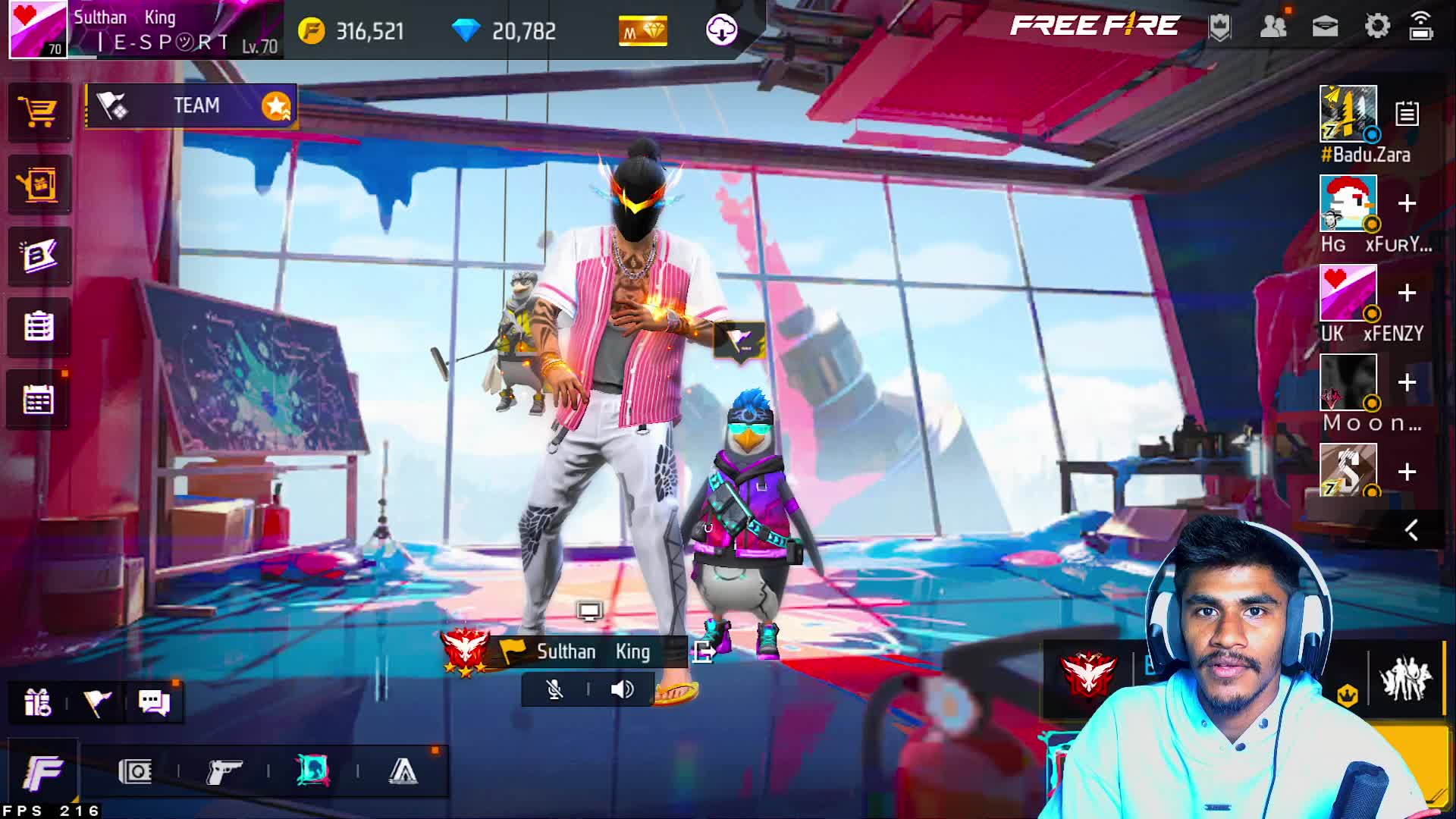Open the character portrait icon
The height and width of the screenshot is (819, 1456).
[x=312, y=772]
